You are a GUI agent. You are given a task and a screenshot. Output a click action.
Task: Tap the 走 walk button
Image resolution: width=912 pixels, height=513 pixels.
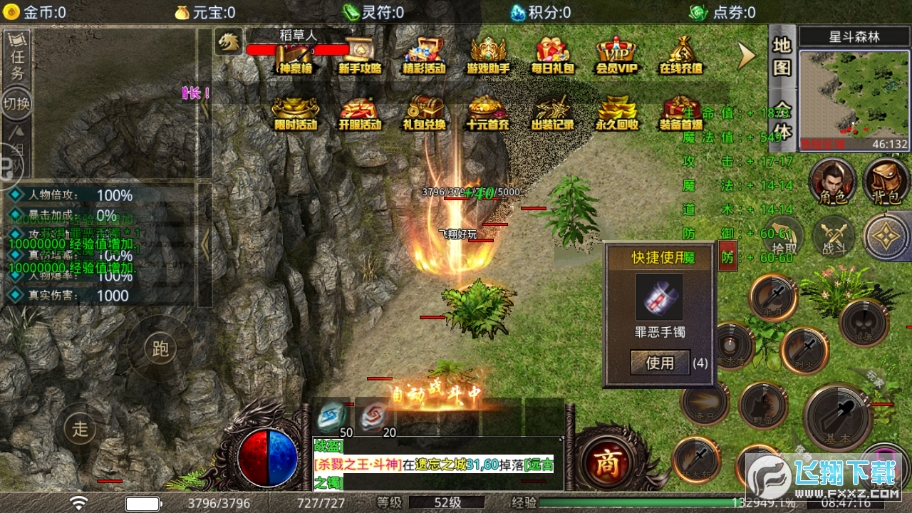(x=81, y=428)
